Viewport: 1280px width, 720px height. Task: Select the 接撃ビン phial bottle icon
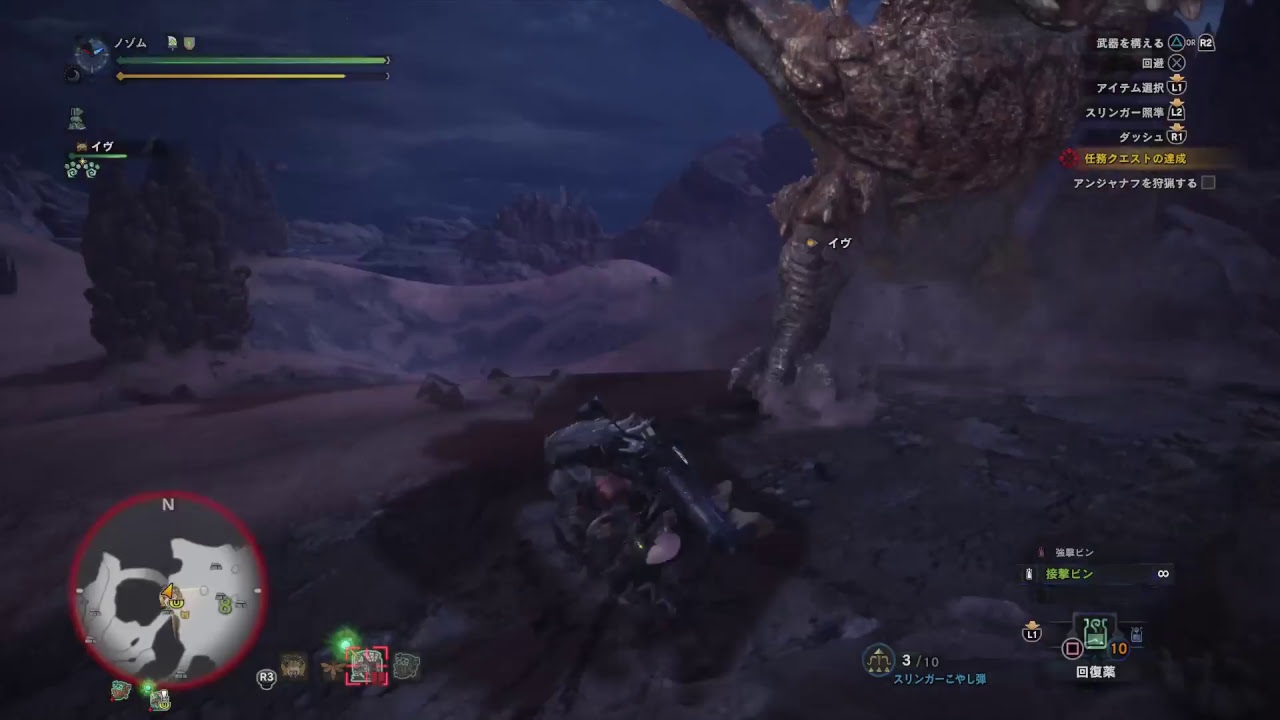pos(1028,573)
